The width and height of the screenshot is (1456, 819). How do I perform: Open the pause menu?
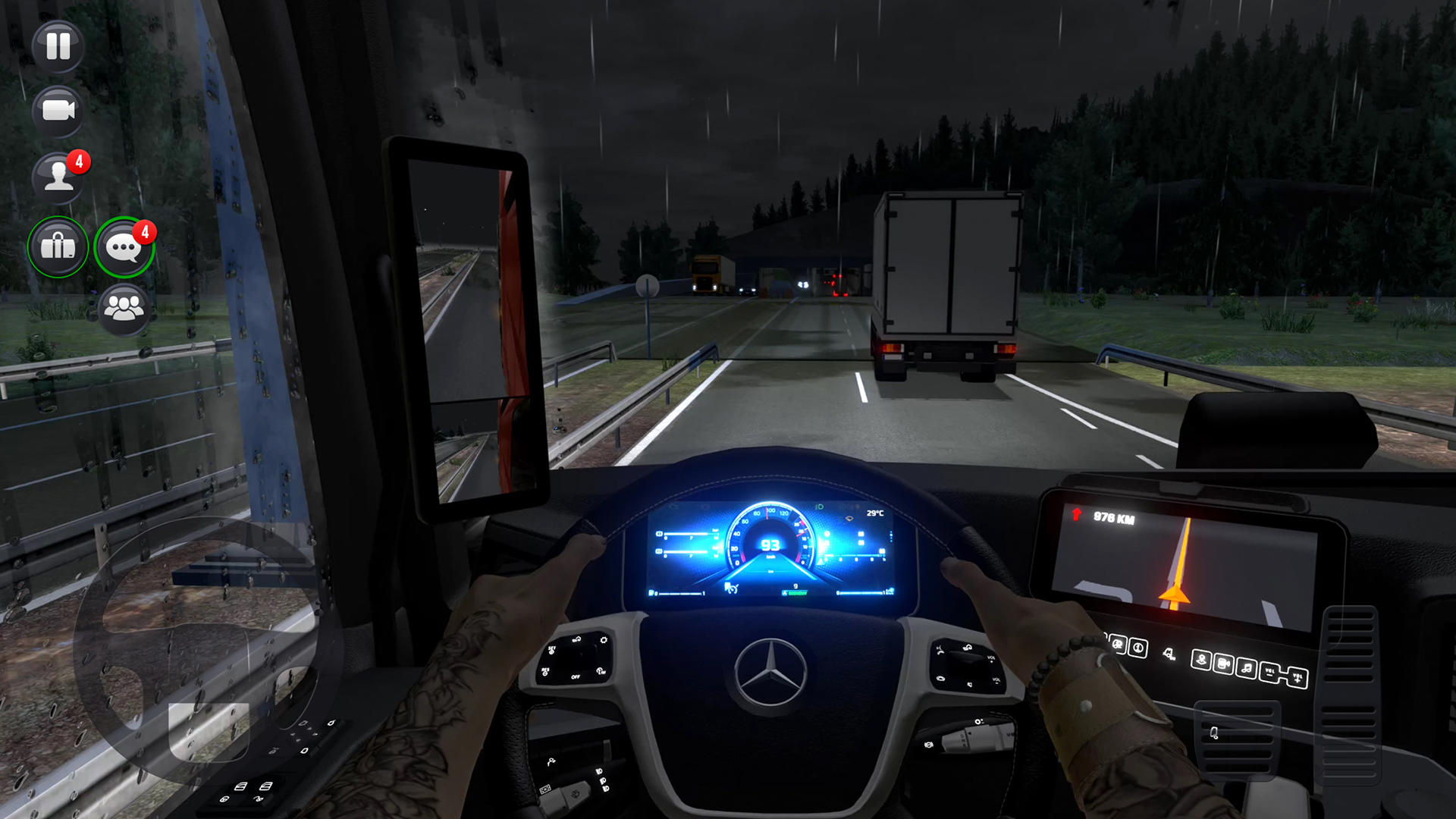[x=58, y=47]
